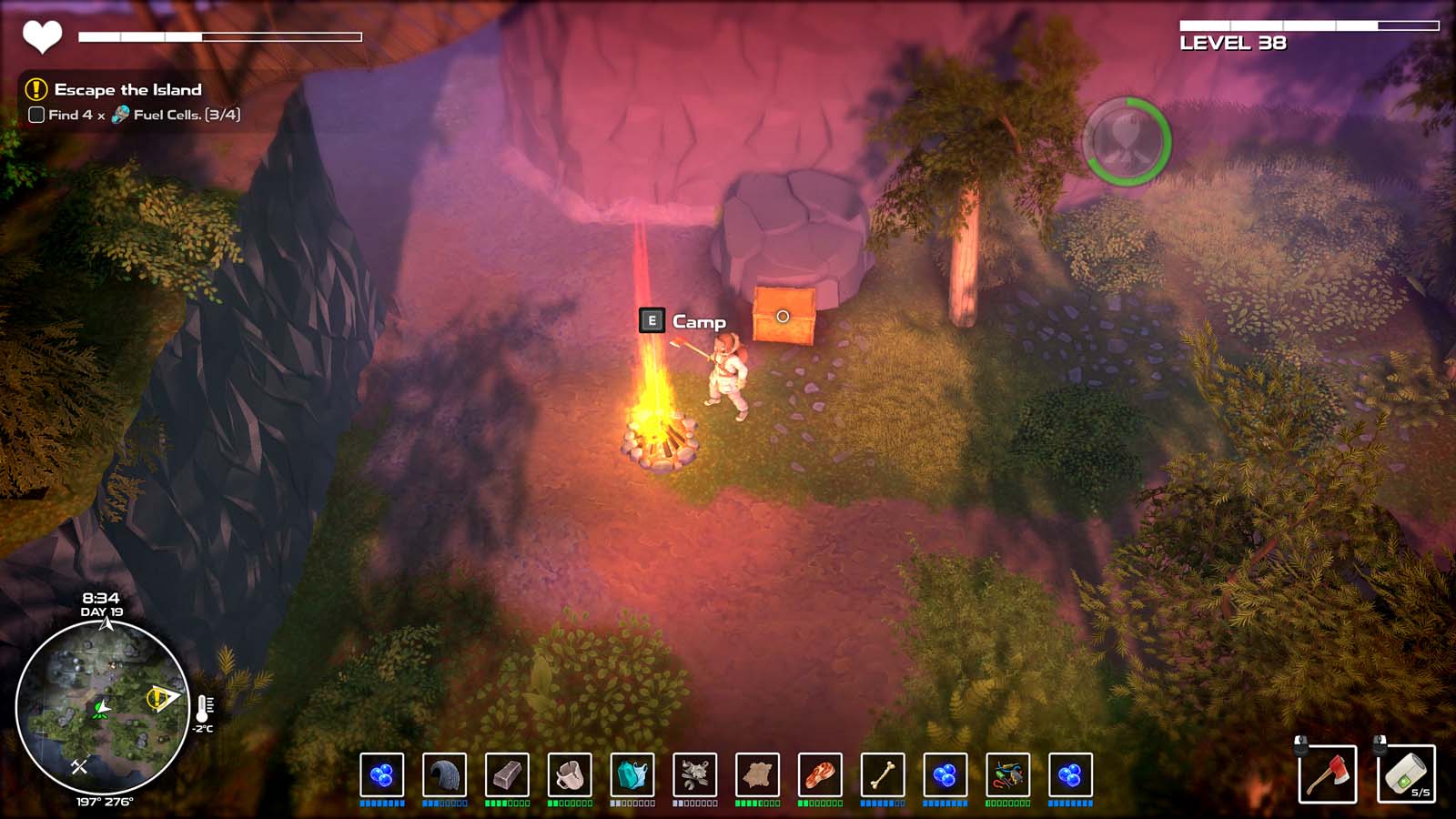The image size is (1456, 819).
Task: Click the green-ringed circular status icon
Action: pyautogui.click(x=1127, y=141)
